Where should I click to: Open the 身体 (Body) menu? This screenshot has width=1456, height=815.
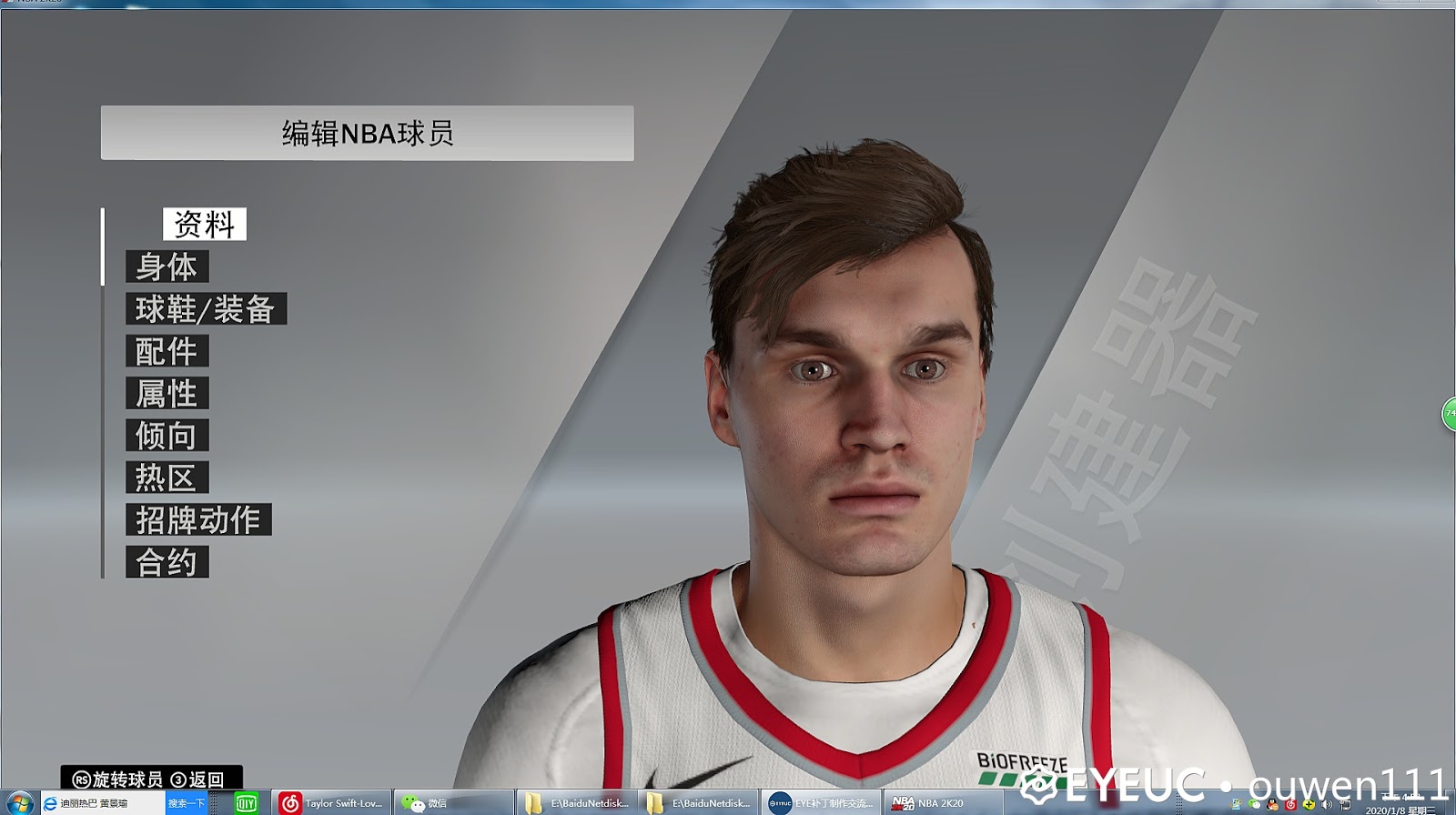[x=167, y=267]
